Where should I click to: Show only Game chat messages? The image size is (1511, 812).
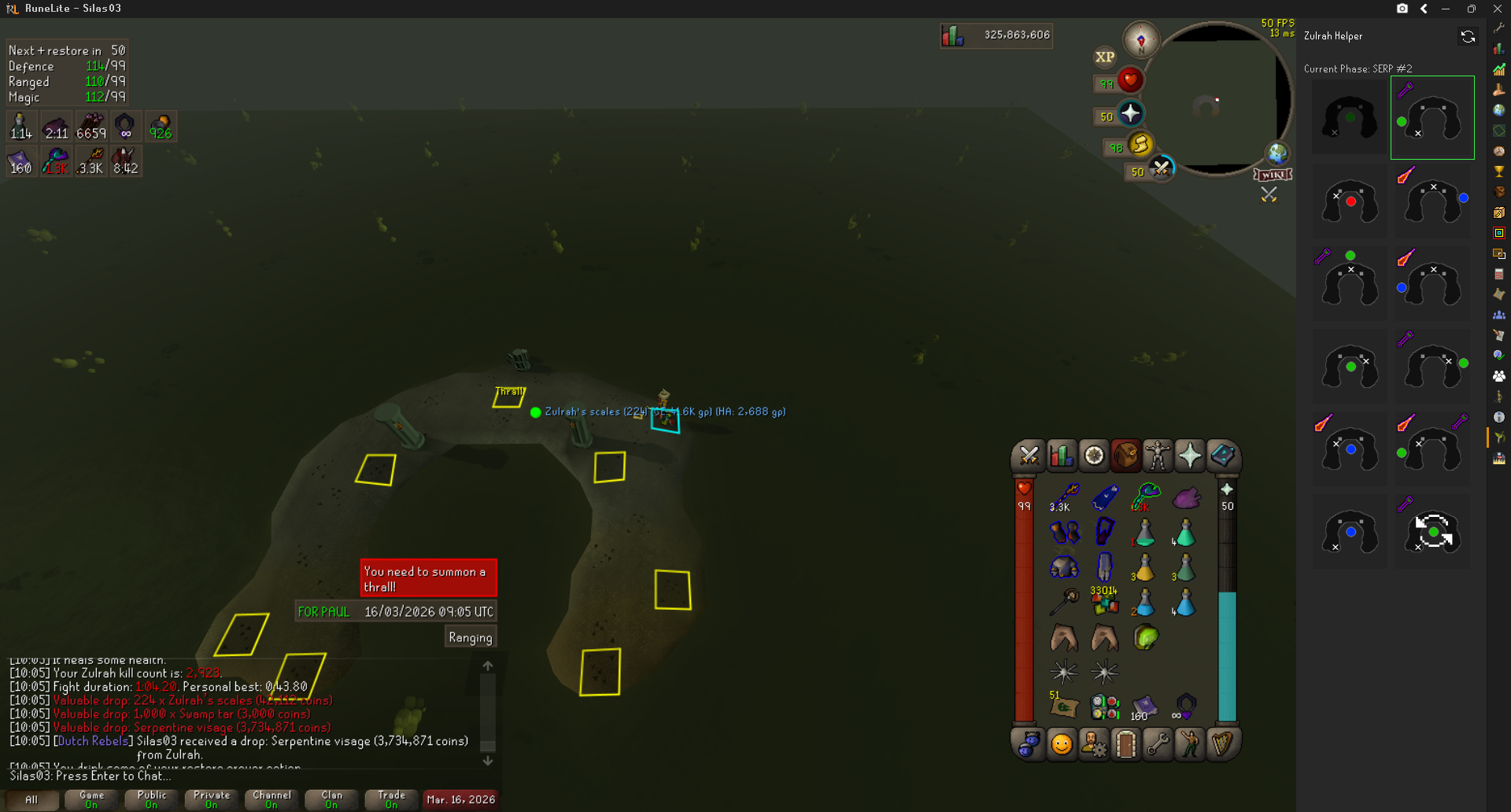click(x=91, y=799)
